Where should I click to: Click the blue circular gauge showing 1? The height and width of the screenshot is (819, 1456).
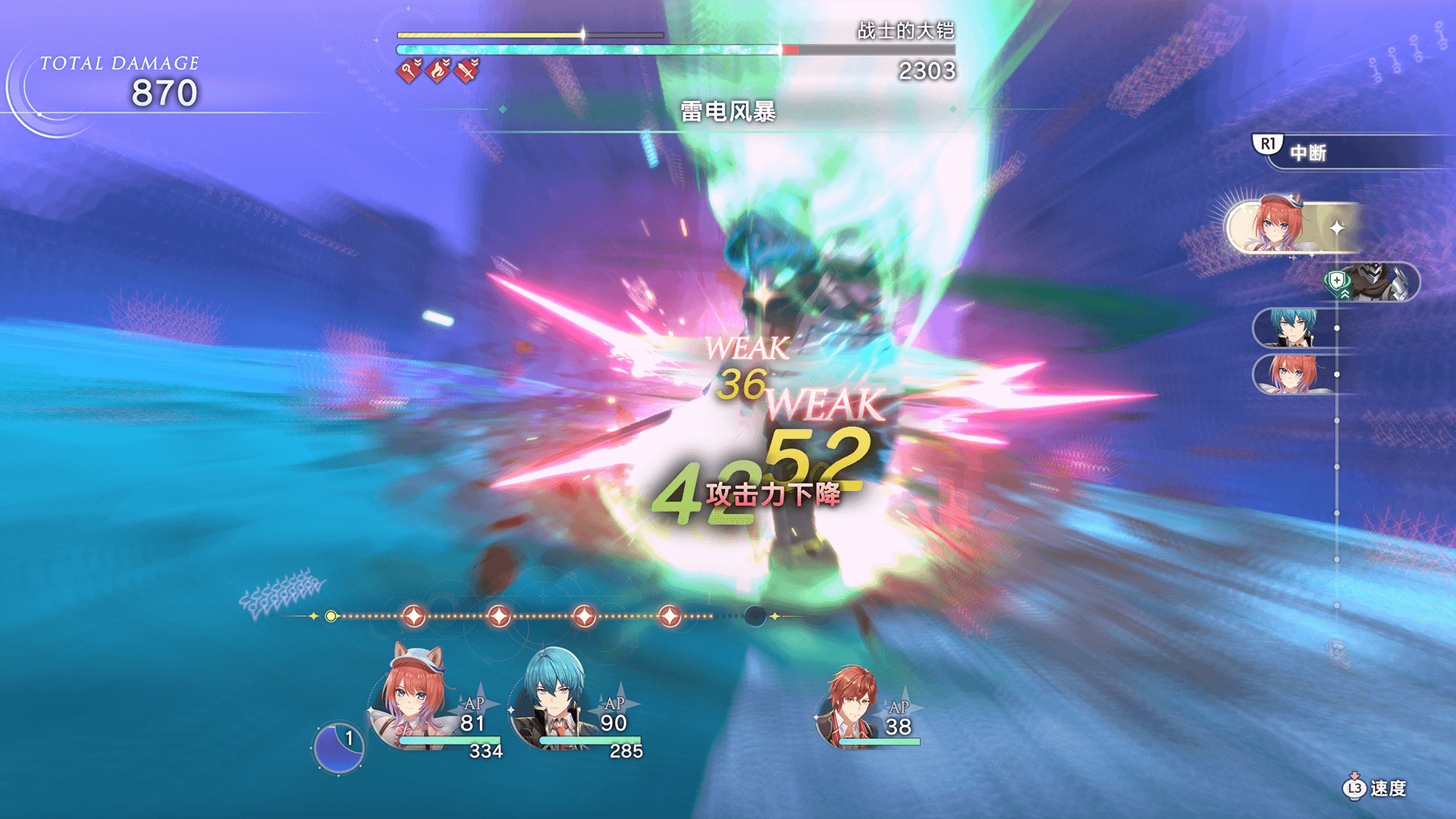(x=338, y=748)
